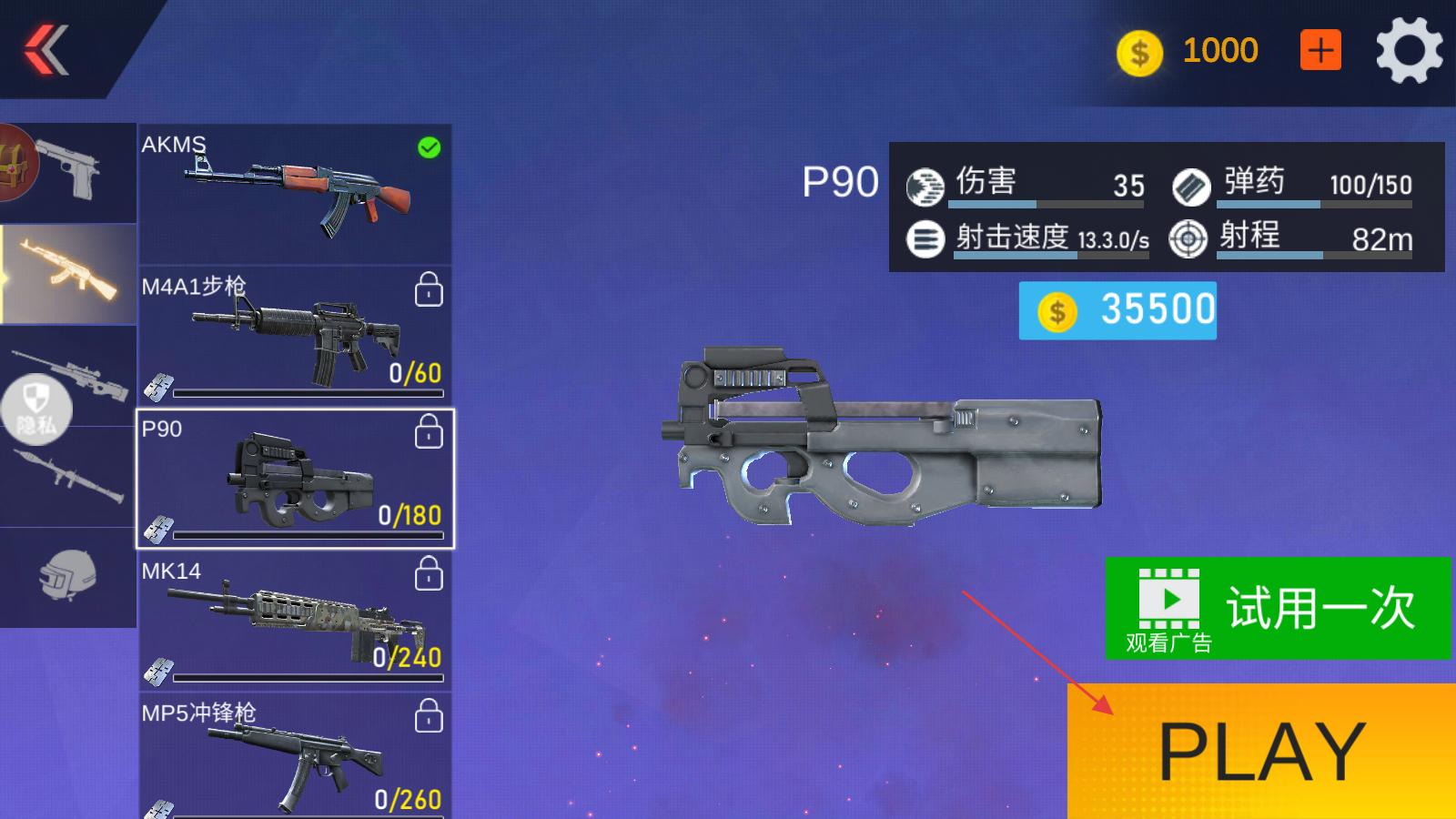Go back using the red arrow button
Image resolution: width=1456 pixels, height=819 pixels.
(47, 49)
